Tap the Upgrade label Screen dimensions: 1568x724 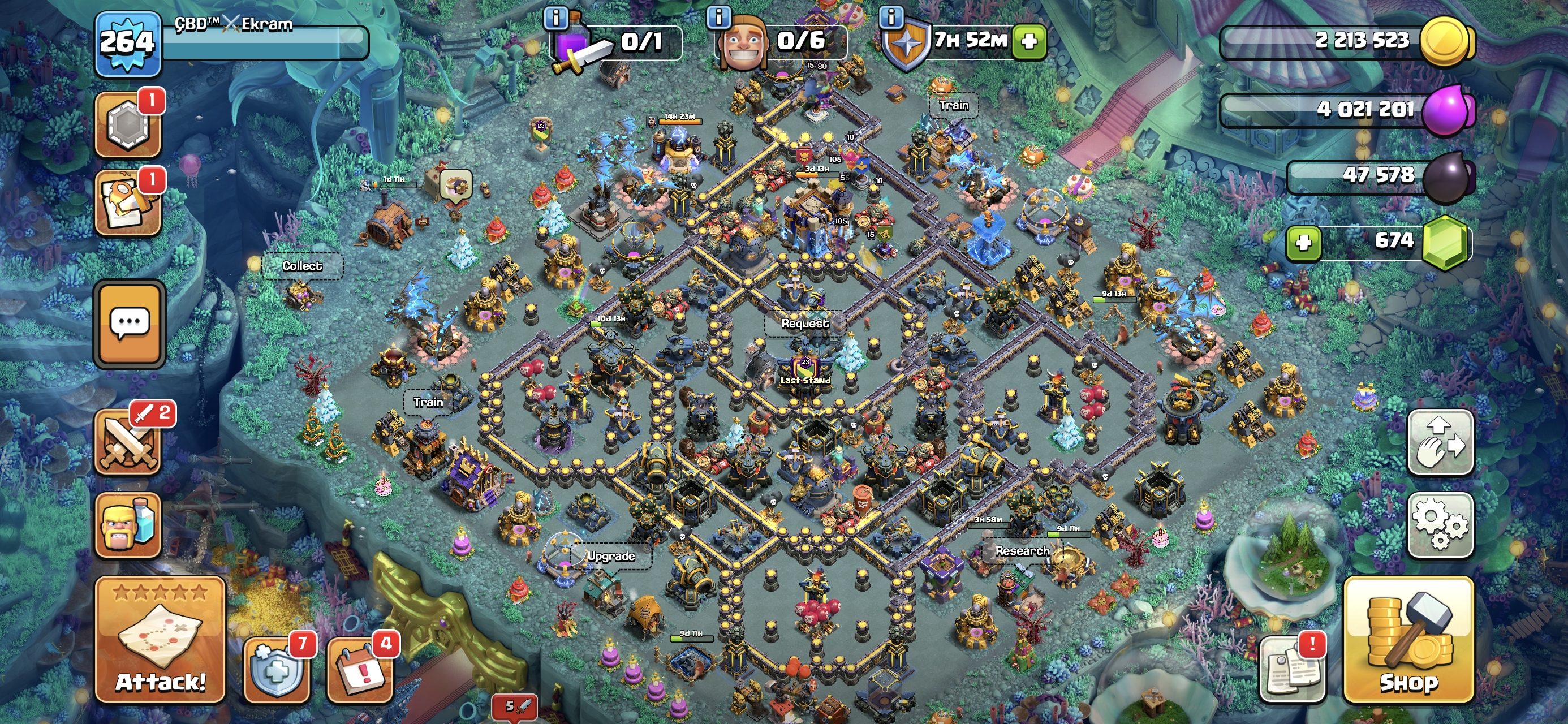tap(610, 556)
